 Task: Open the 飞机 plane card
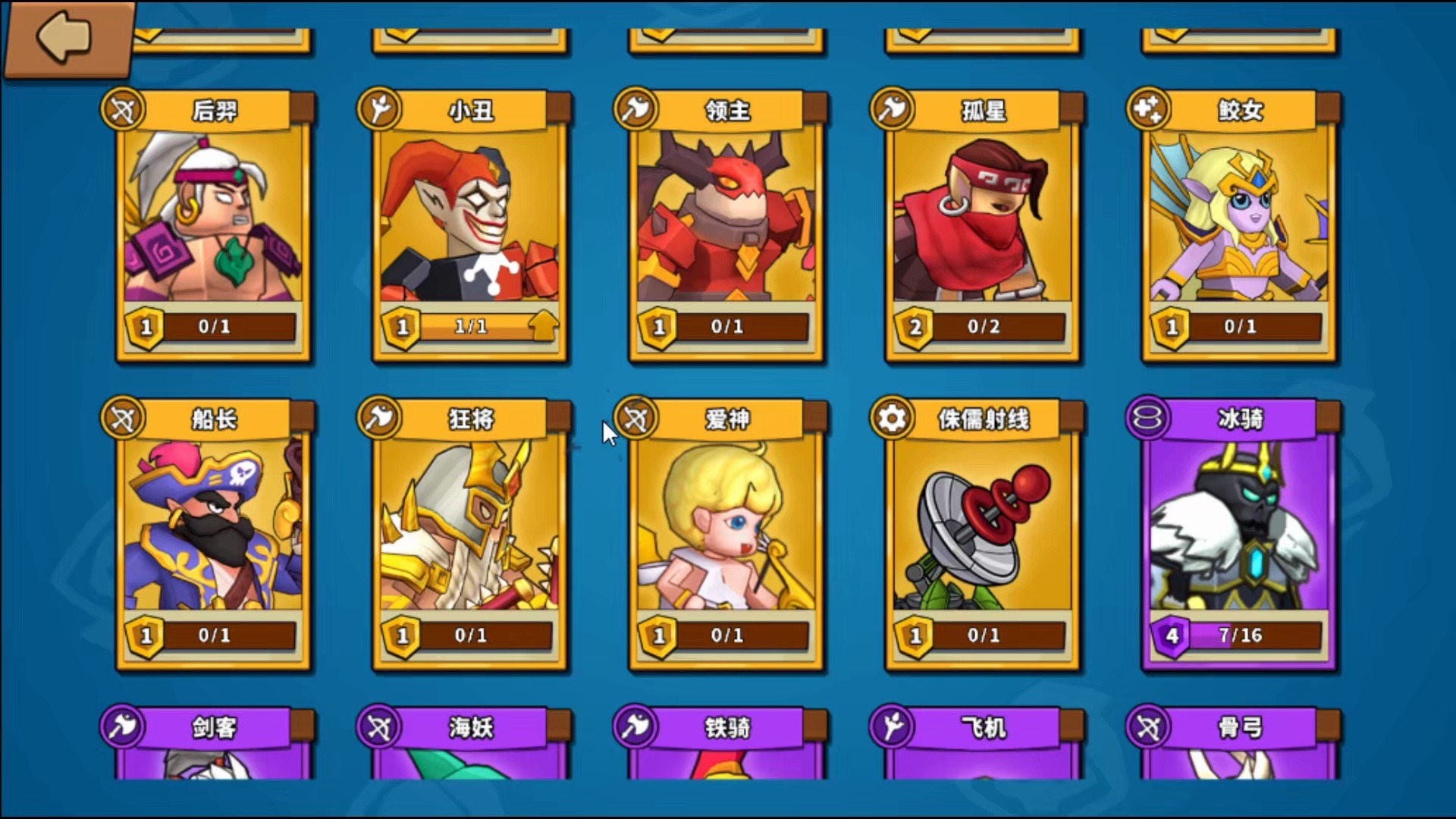pyautogui.click(x=982, y=743)
